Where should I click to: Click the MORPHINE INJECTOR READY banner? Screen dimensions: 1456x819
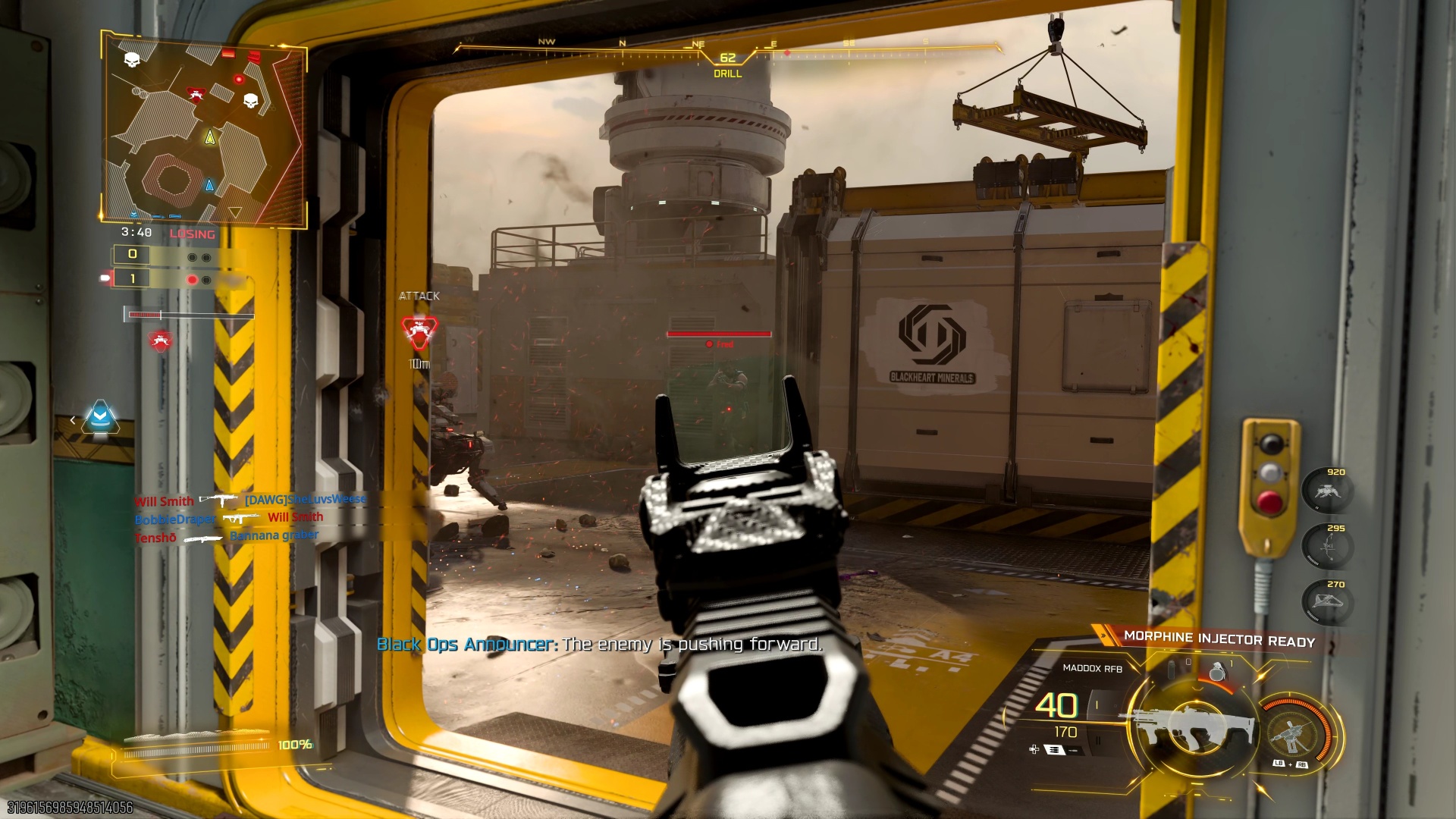(x=1220, y=639)
